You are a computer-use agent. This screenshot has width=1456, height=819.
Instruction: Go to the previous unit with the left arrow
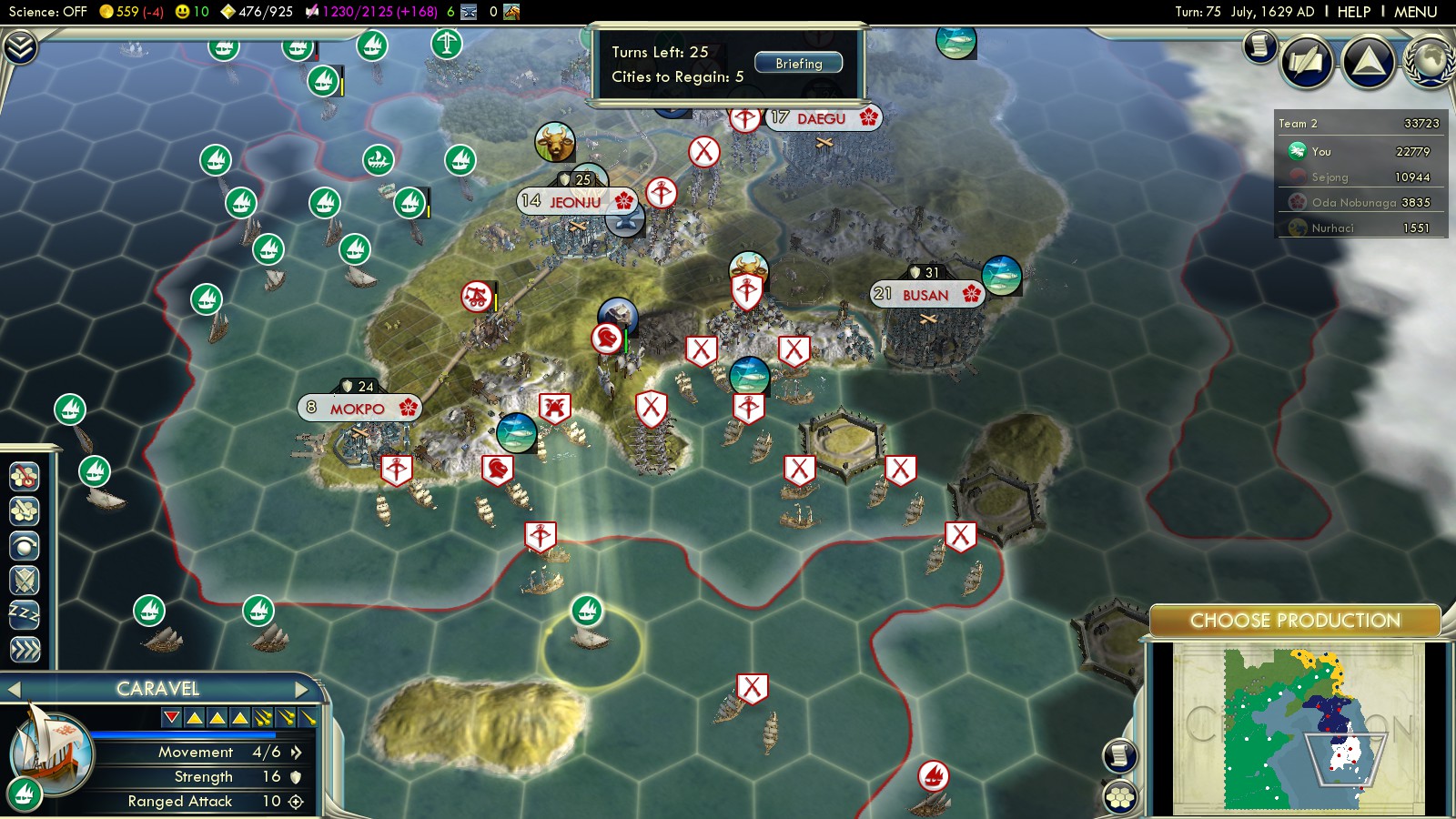click(15, 689)
